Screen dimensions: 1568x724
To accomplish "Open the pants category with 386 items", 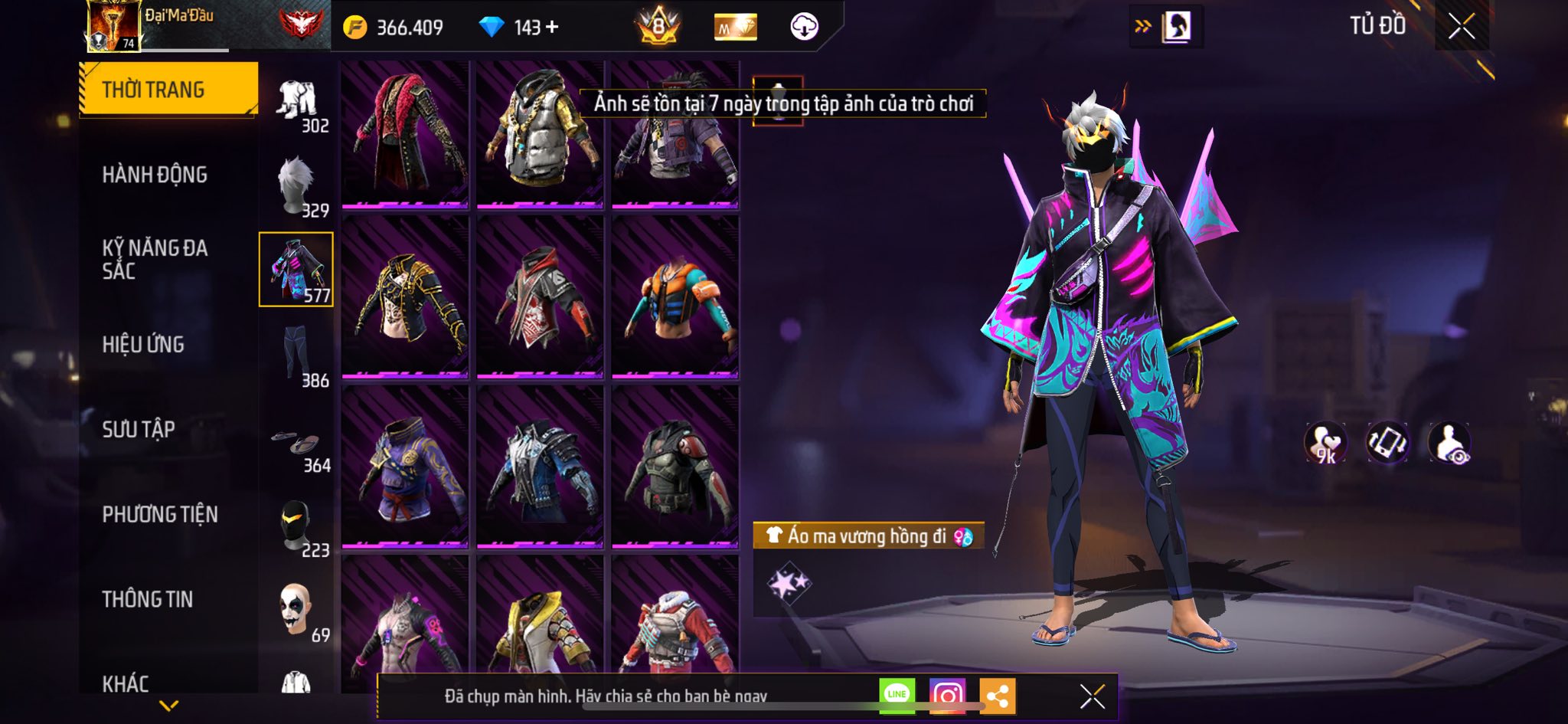I will (x=297, y=355).
